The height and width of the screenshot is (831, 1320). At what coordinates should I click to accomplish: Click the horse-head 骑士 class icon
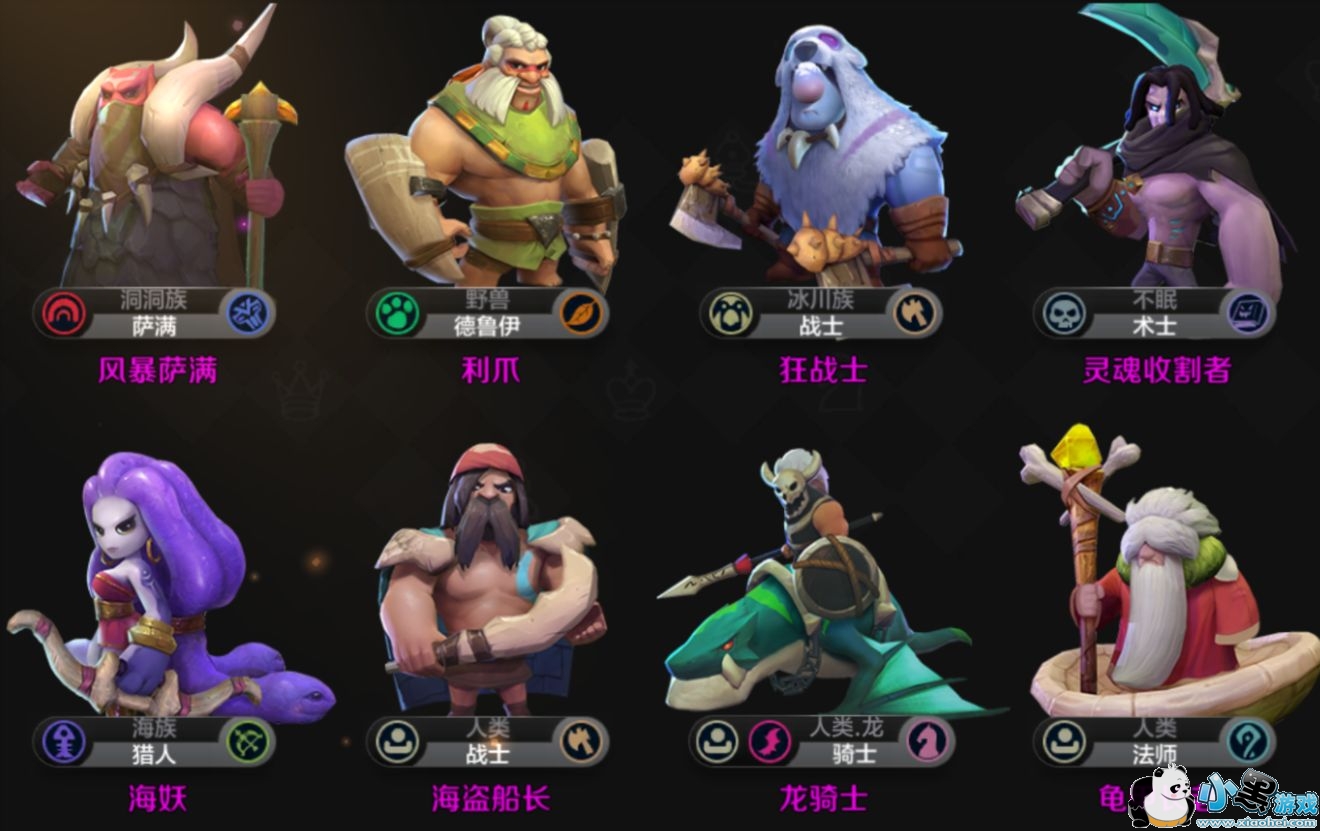[x=926, y=742]
